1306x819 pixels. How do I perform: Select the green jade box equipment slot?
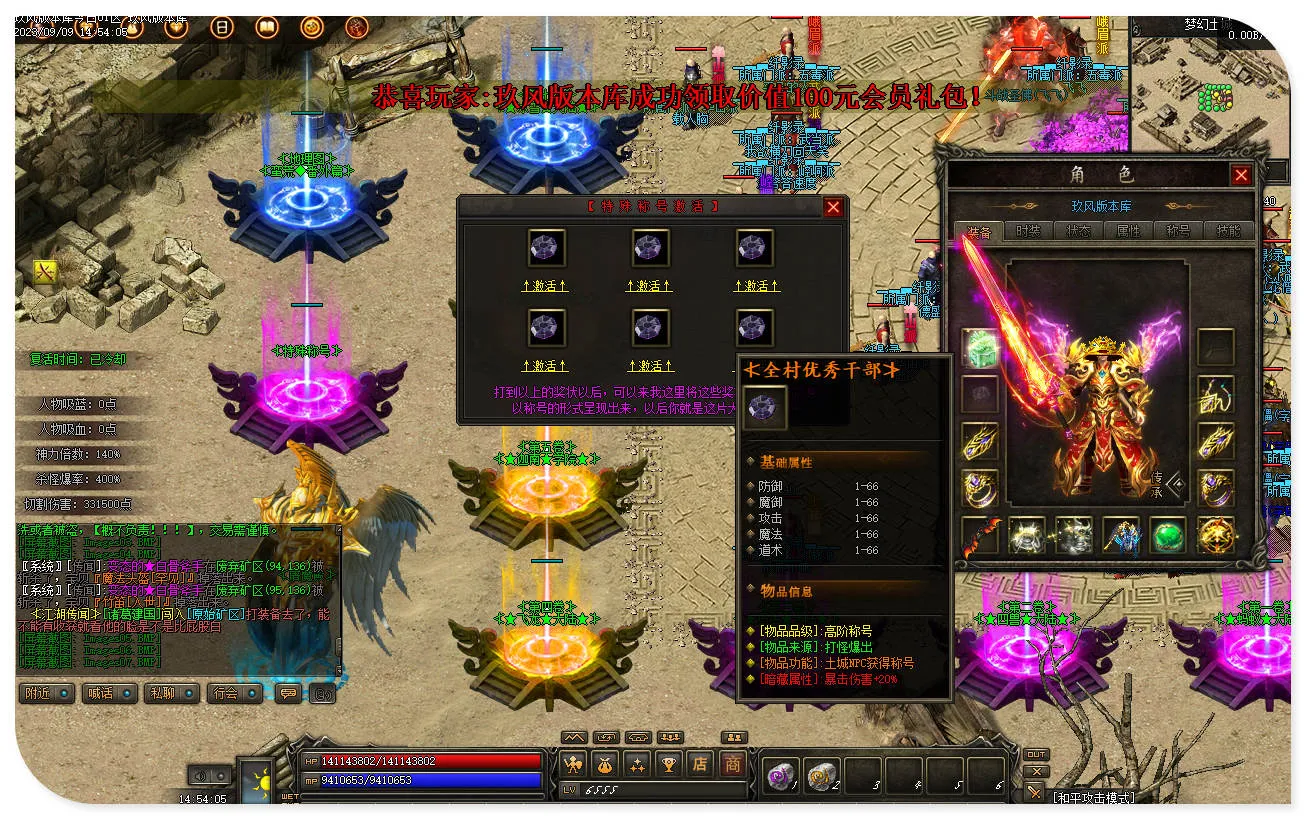click(980, 347)
